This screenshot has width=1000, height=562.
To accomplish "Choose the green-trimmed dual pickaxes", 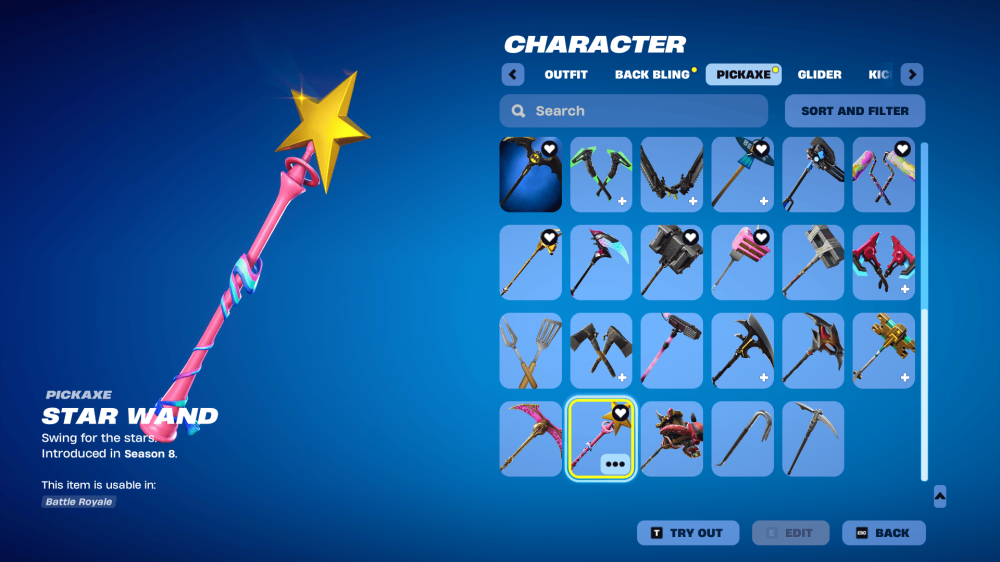I will 601,175.
